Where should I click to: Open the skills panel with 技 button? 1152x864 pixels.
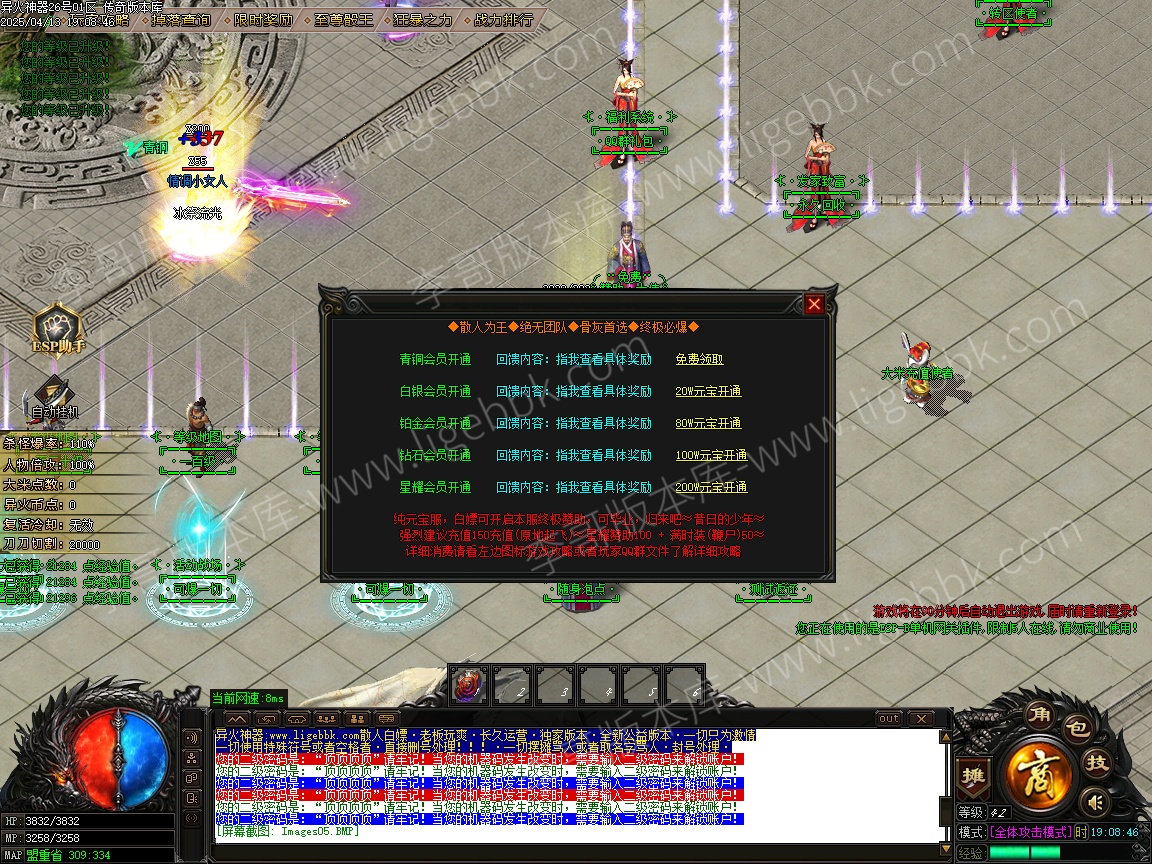coord(1098,763)
